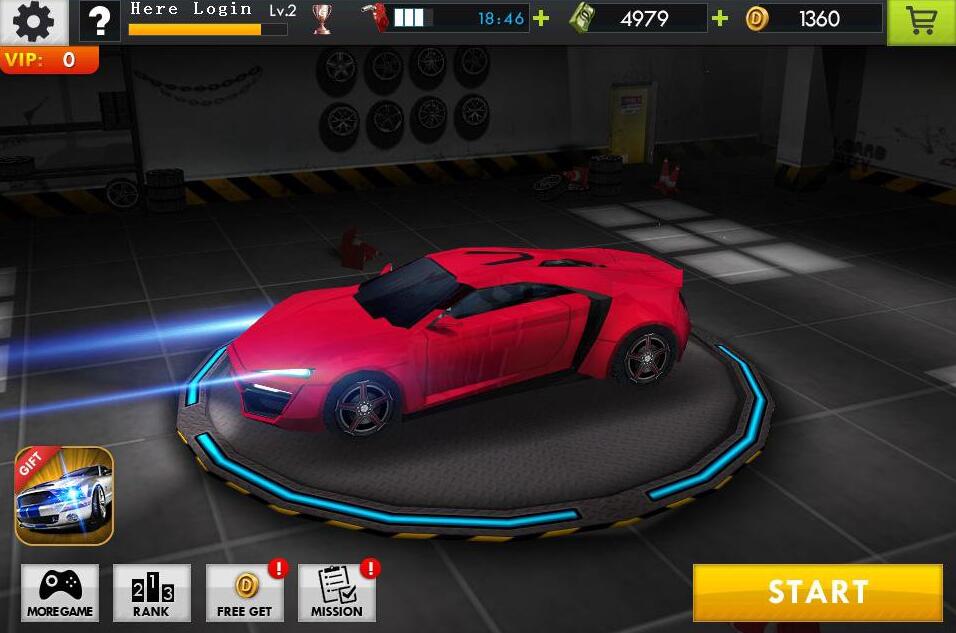Add fuel with the plus beside the timer
Viewport: 956px width, 633px height.
(541, 18)
